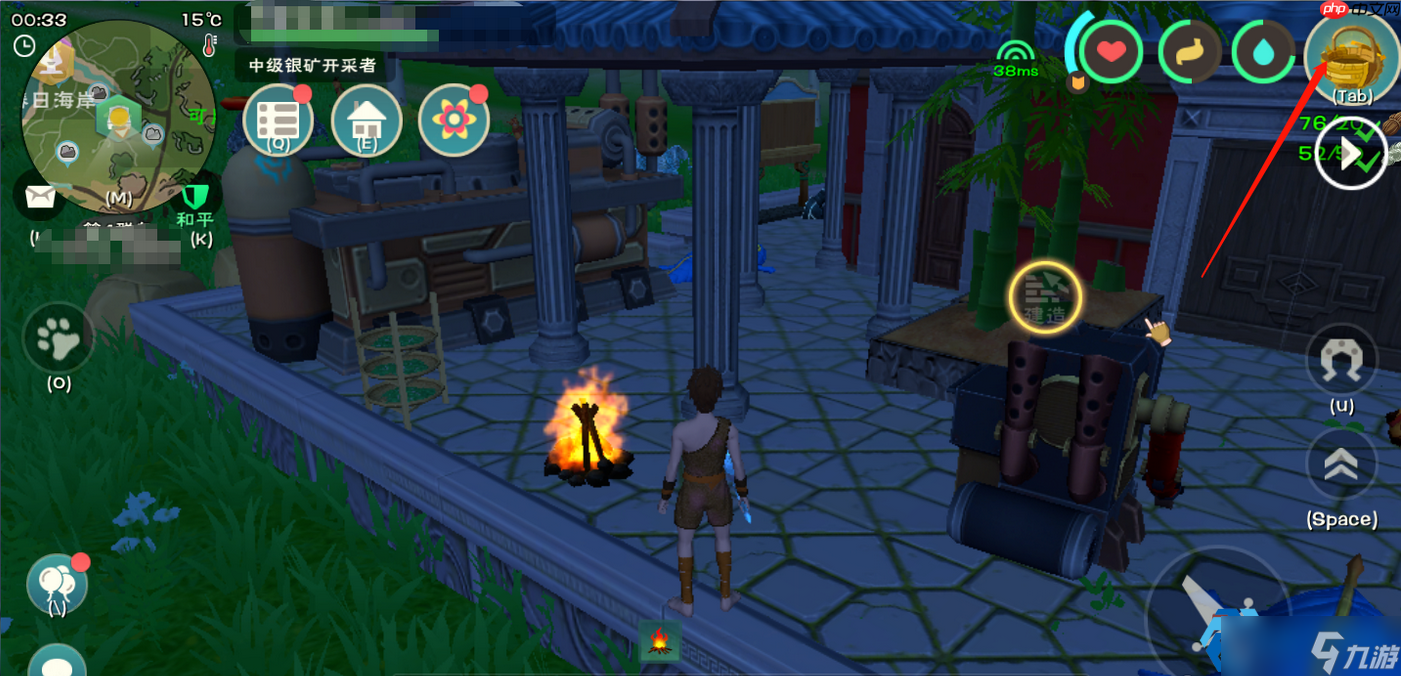This screenshot has height=676, width=1401.
Task: Click the clock icon under the timer
Action: [x=24, y=46]
